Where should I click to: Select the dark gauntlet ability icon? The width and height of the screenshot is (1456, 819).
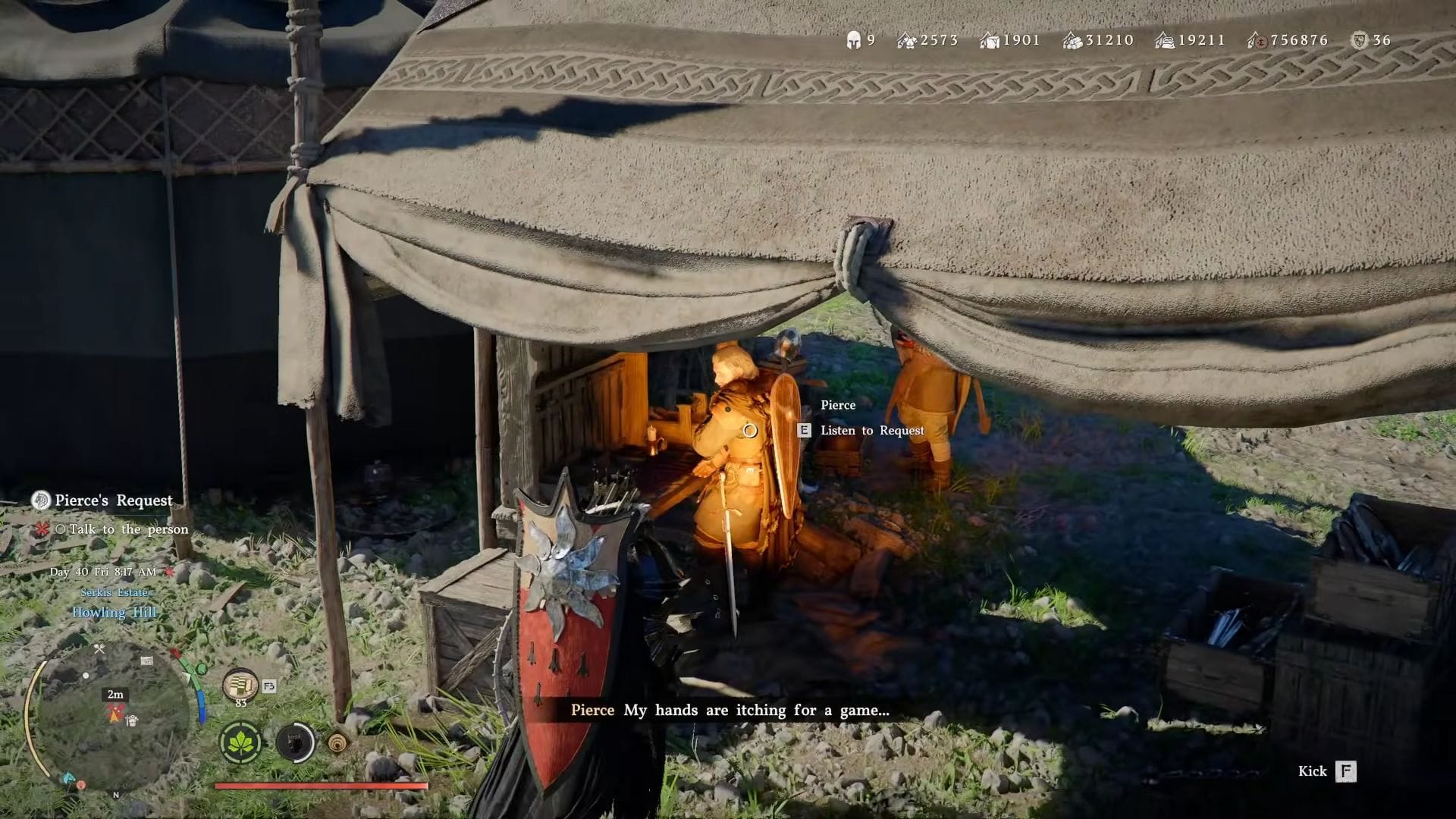(295, 742)
